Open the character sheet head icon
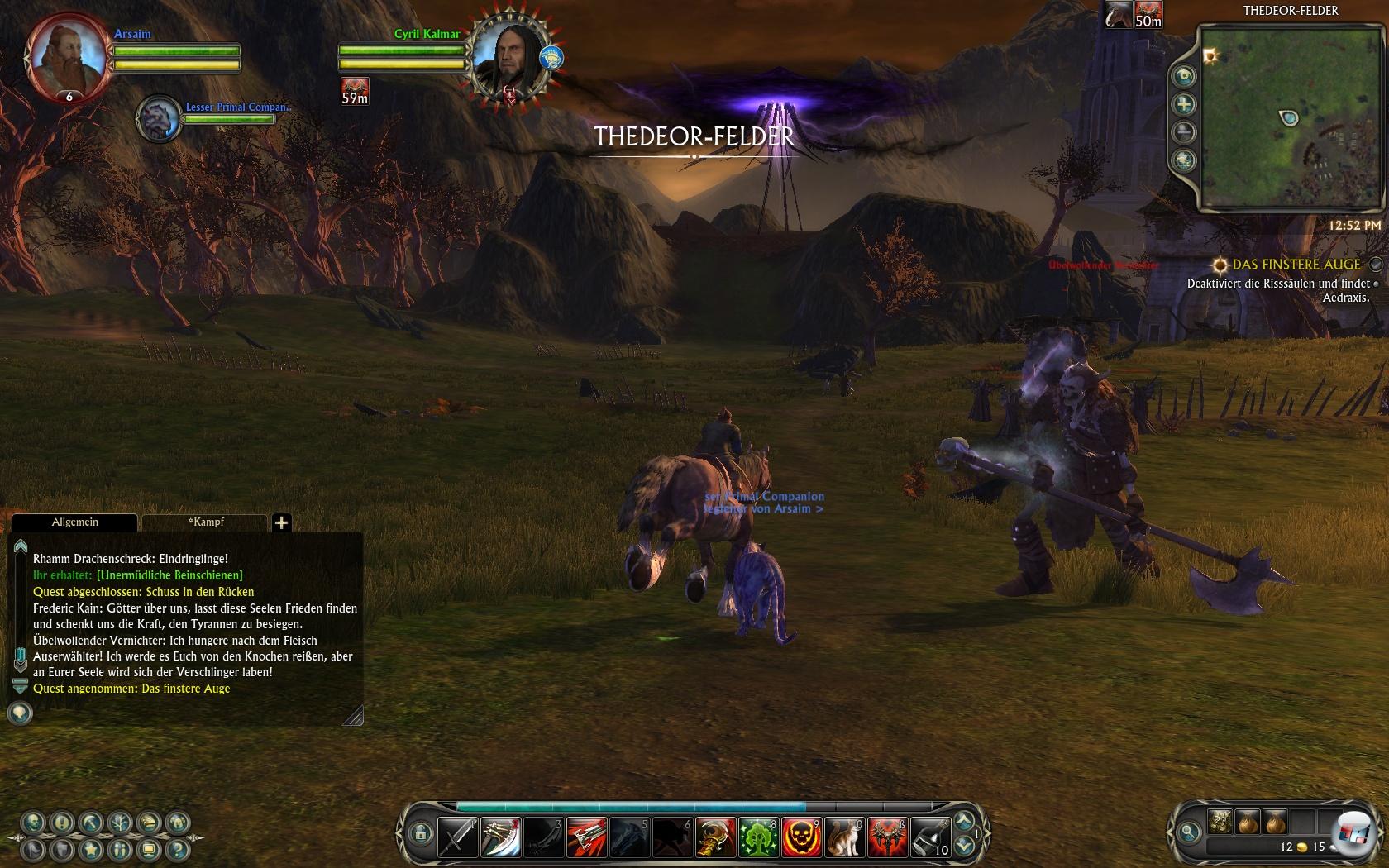 click(x=34, y=823)
